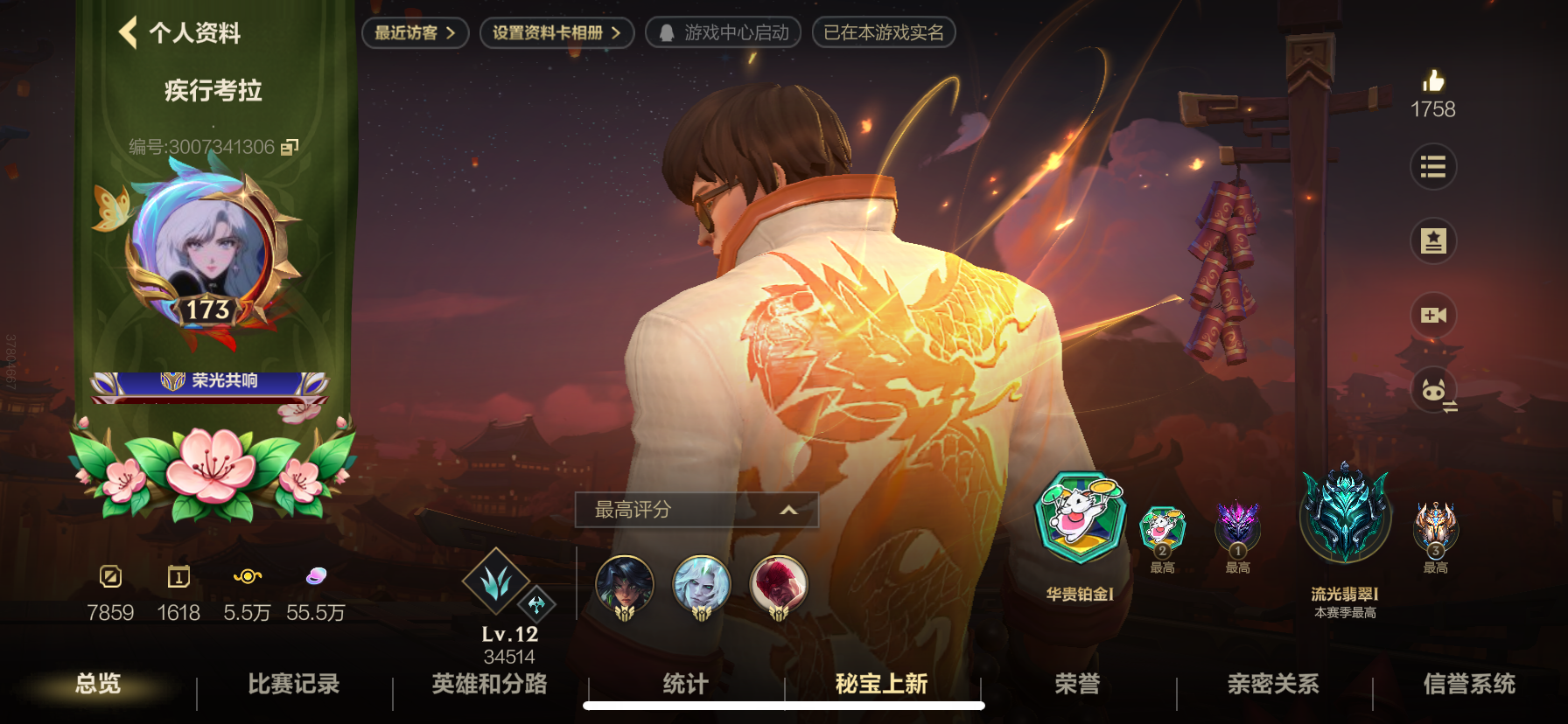This screenshot has height=724, width=1568.
Task: Select the gold coin icon above 5.5万
Action: point(248,576)
